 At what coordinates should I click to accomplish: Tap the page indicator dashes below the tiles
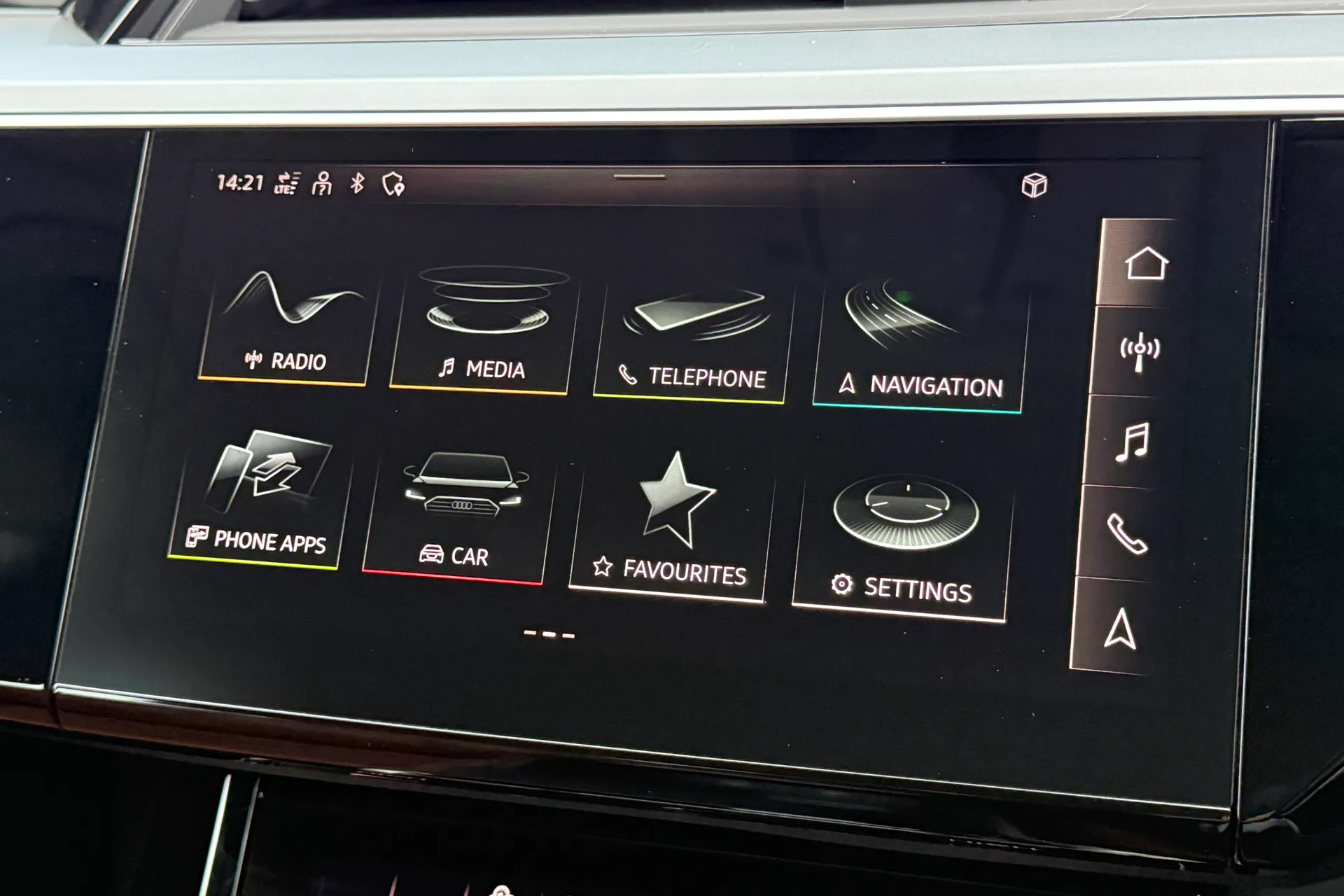(x=549, y=633)
